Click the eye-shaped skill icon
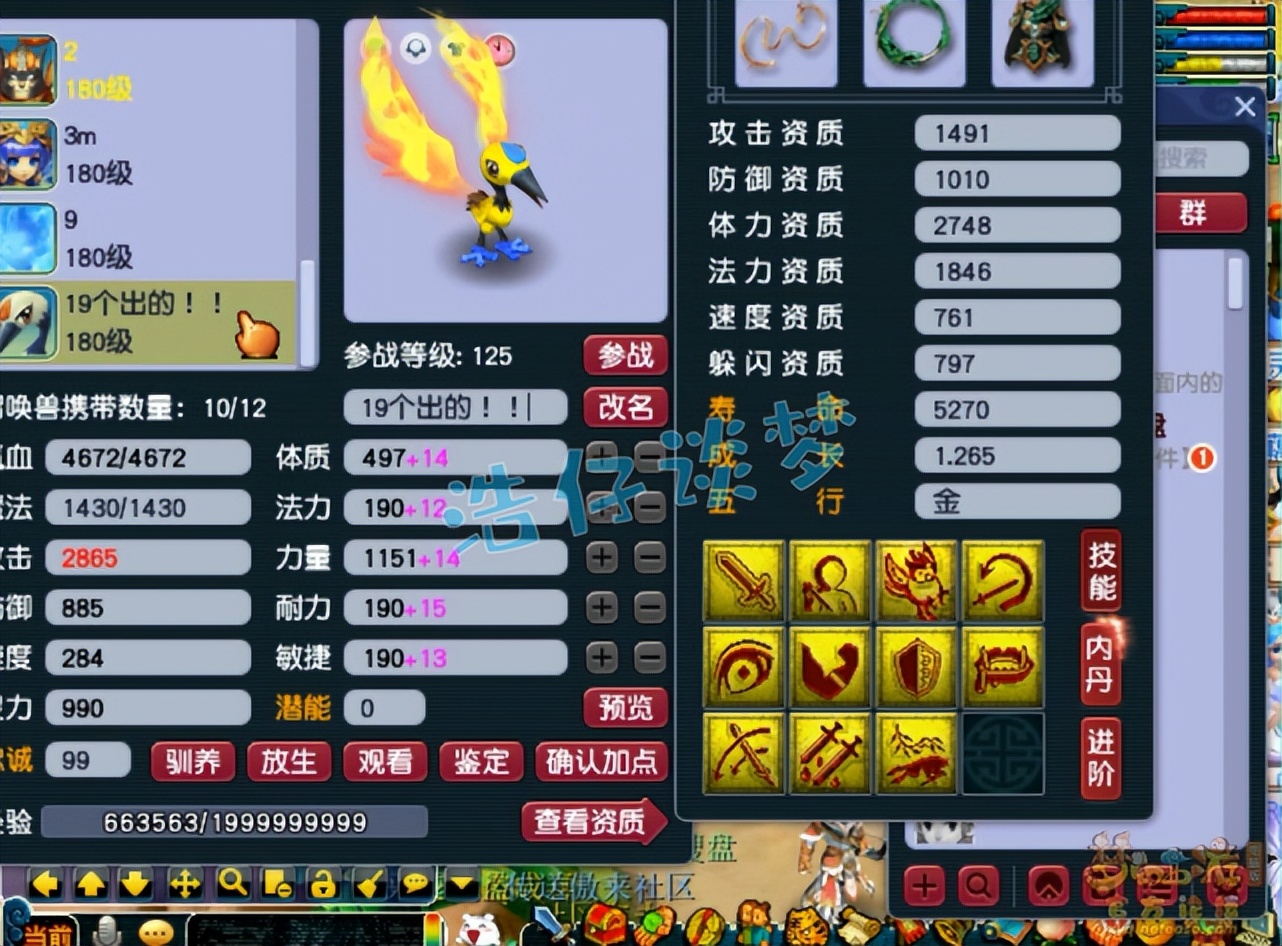This screenshot has width=1282, height=946. tap(744, 666)
